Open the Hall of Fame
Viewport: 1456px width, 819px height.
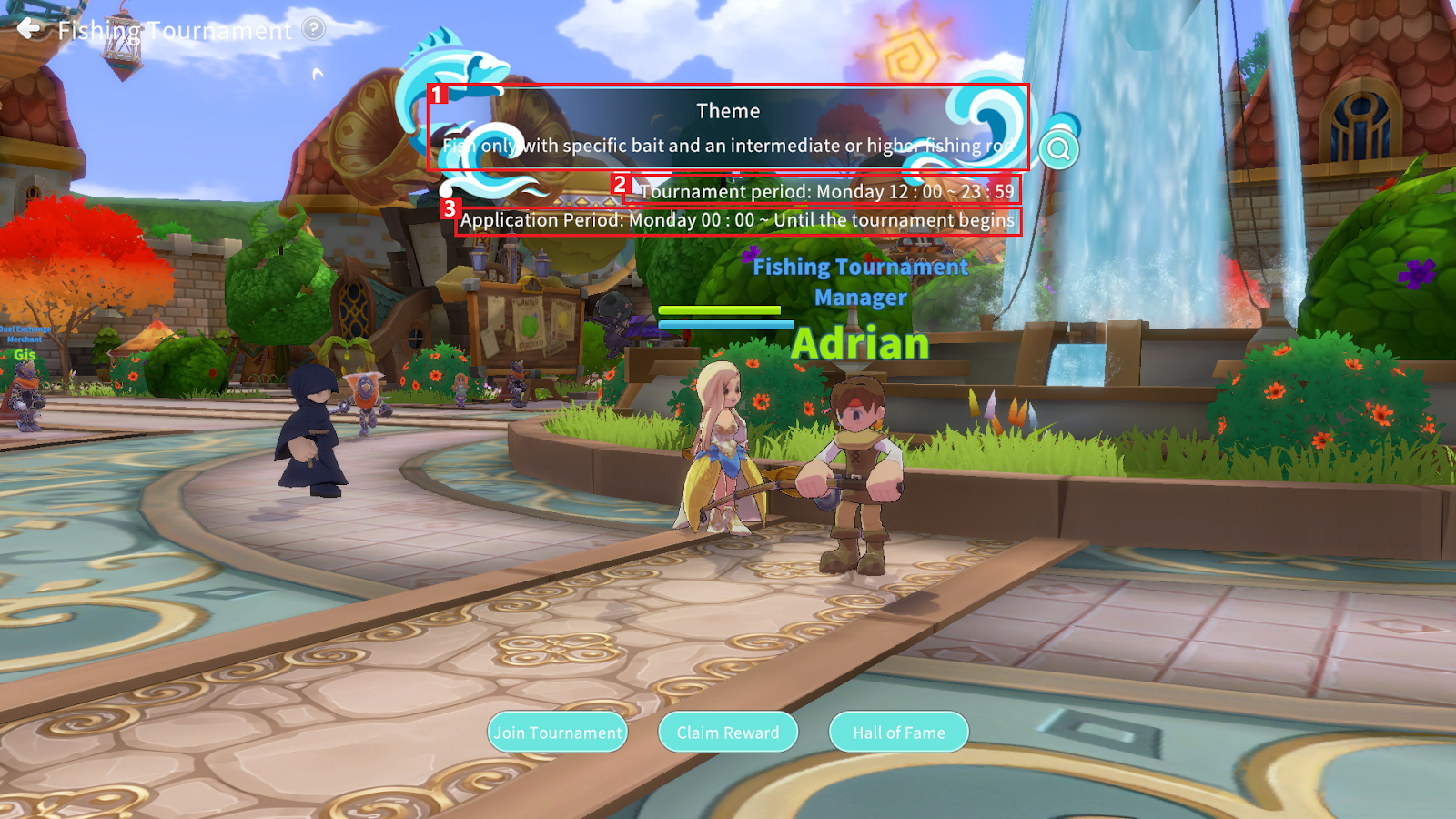(x=898, y=733)
